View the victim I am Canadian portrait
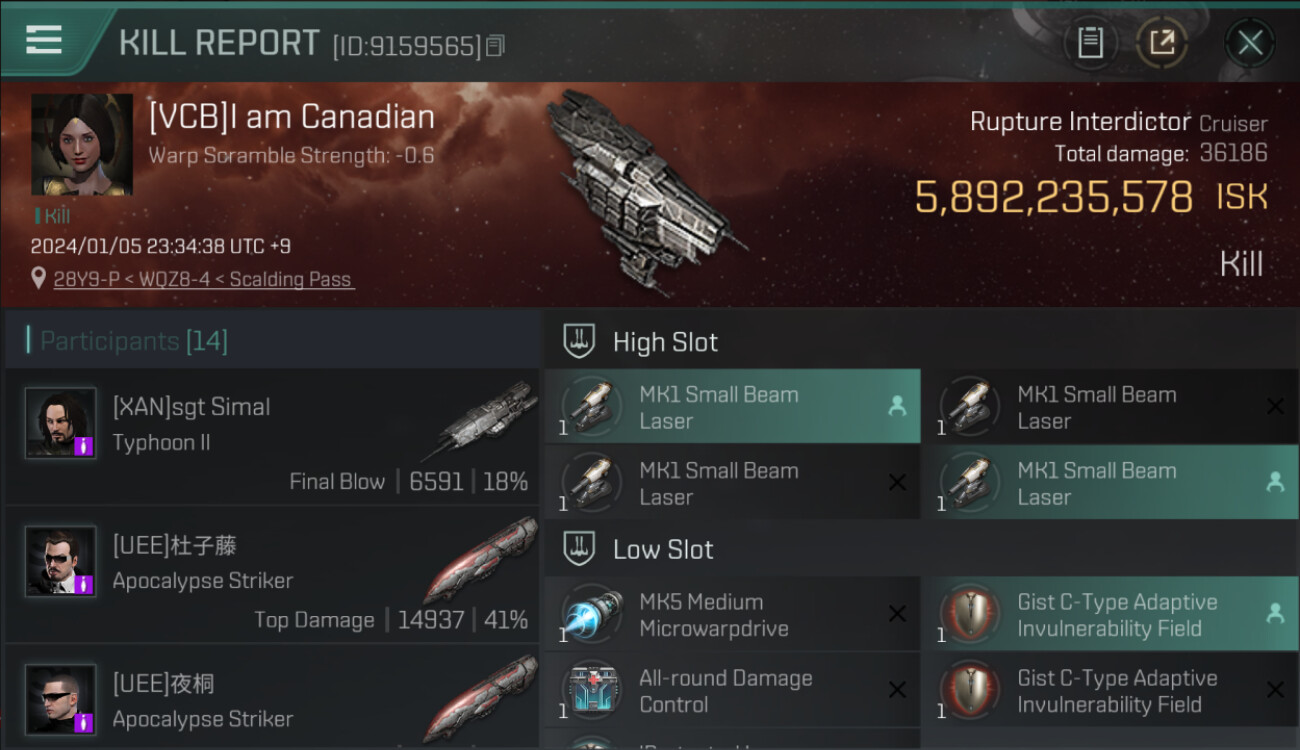 82,145
